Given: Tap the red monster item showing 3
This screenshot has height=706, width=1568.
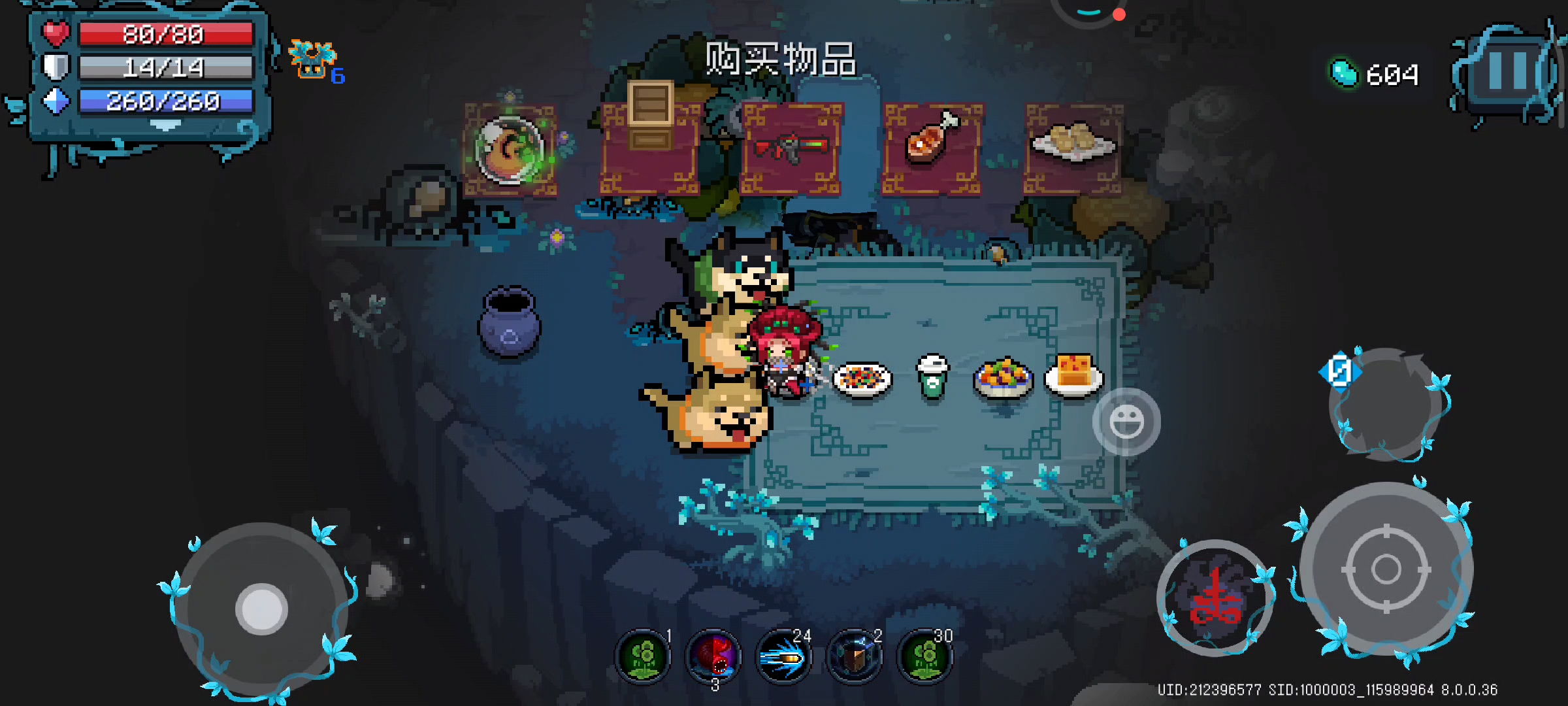Looking at the screenshot, I should [714, 656].
